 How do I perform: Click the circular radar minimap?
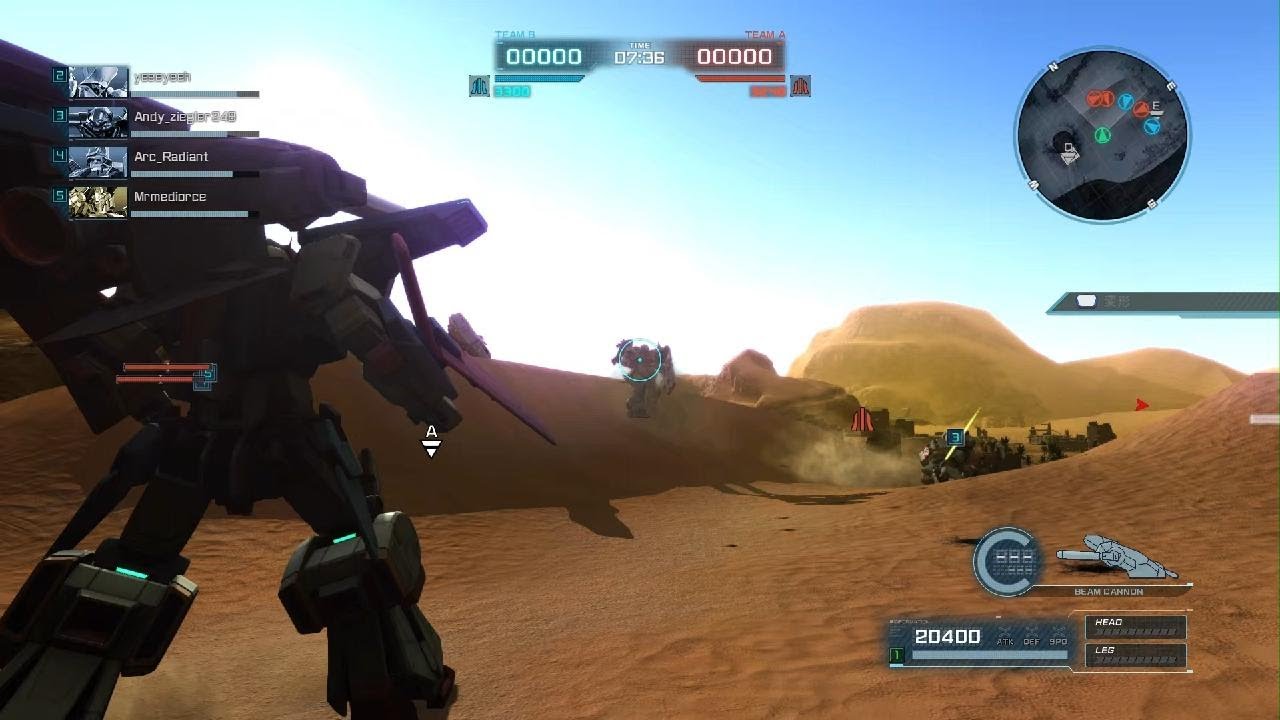(1102, 134)
